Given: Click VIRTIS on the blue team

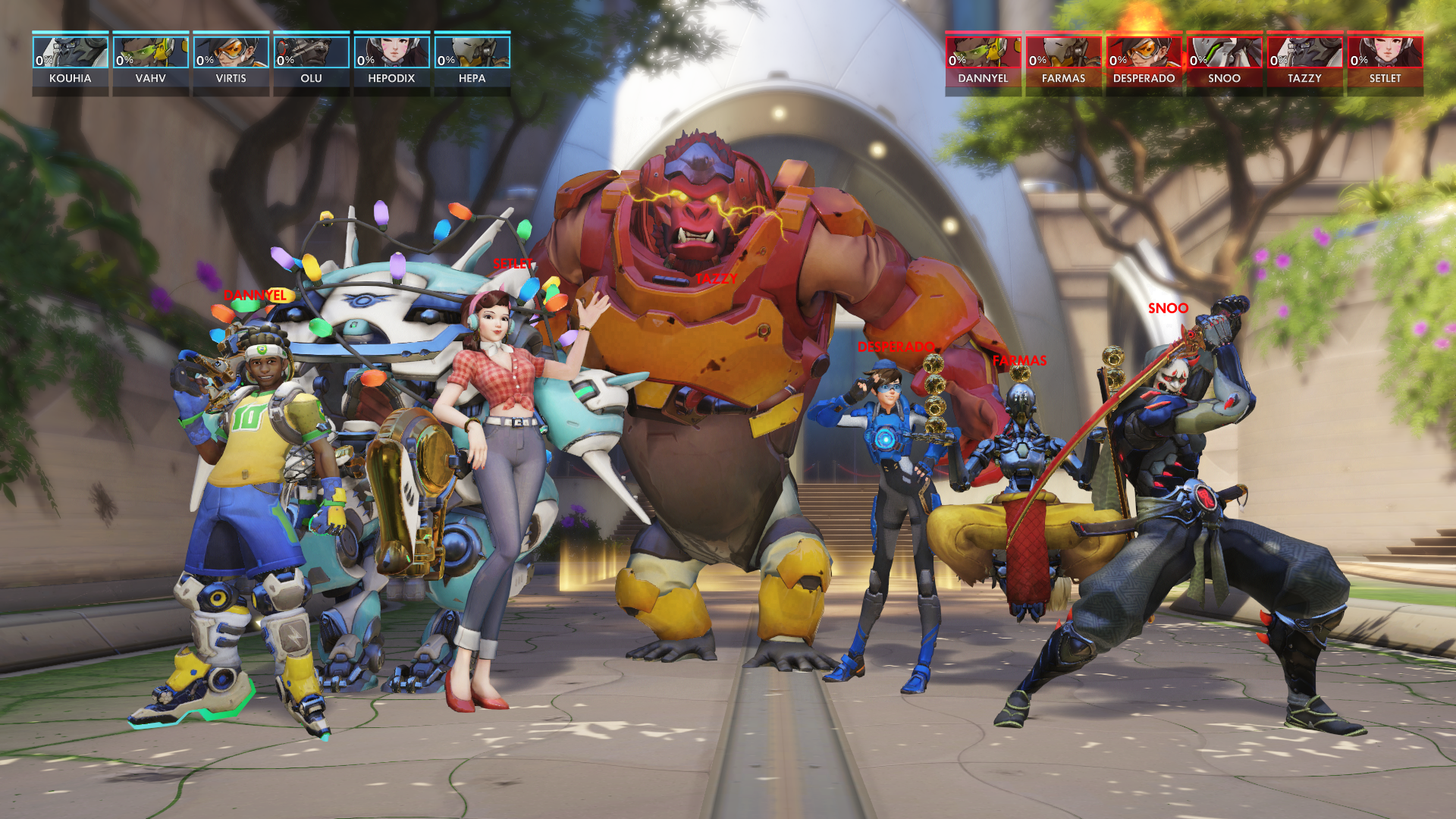Looking at the screenshot, I should coord(231,62).
